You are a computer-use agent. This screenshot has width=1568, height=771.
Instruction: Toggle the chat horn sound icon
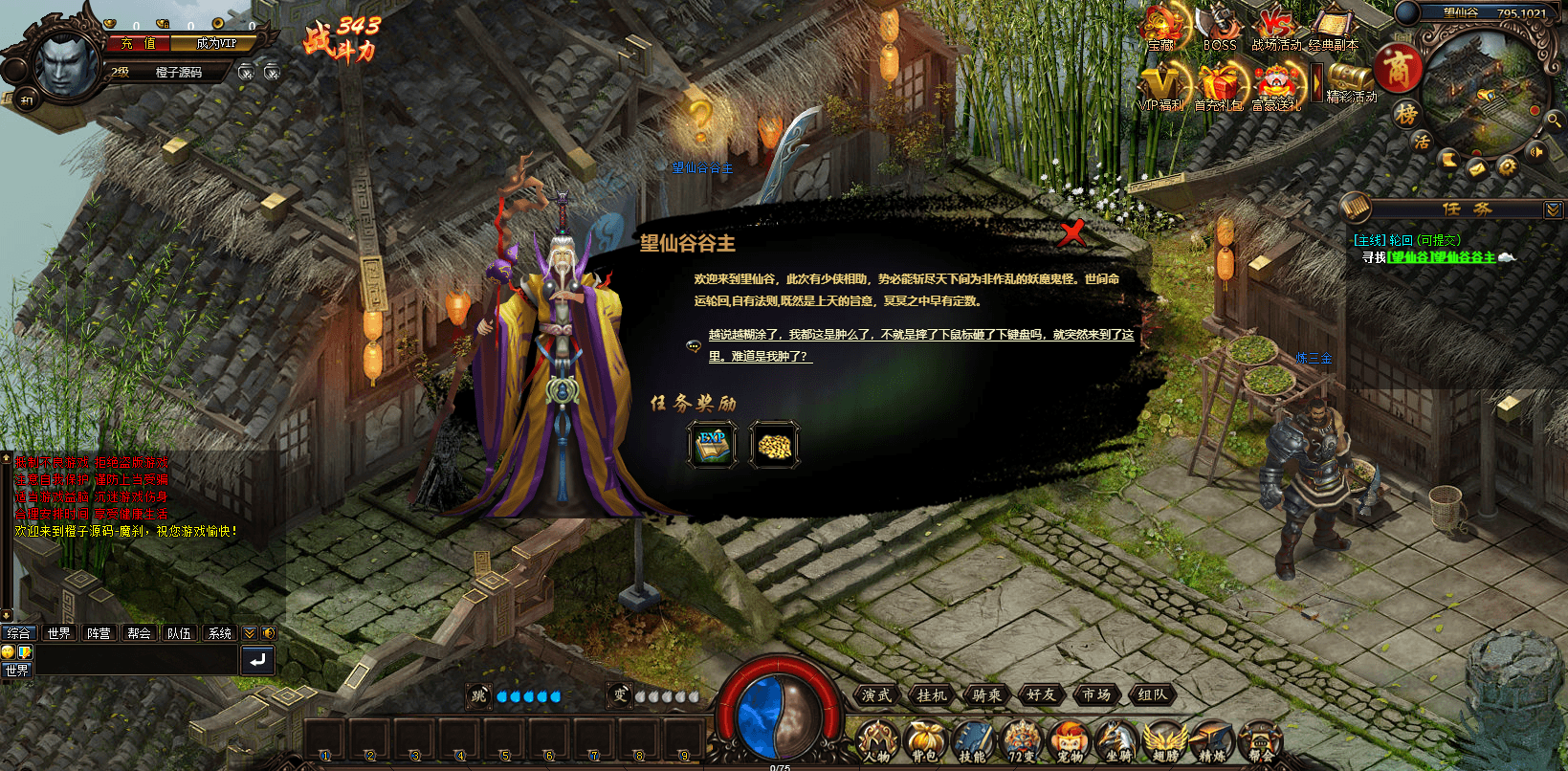269,632
